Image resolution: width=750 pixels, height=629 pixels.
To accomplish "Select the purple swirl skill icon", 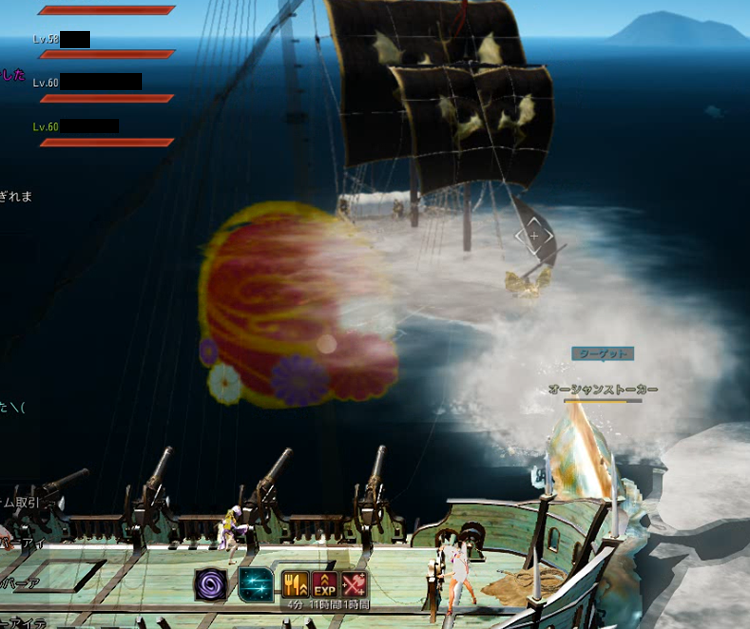I will tap(212, 584).
